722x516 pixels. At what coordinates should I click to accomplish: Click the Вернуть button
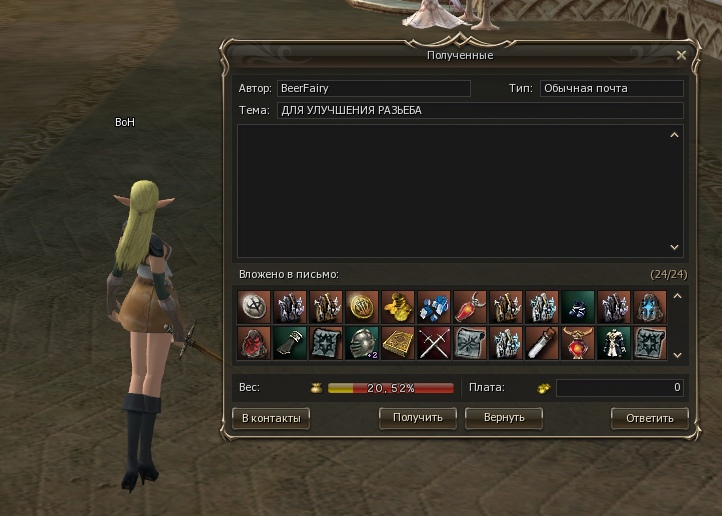(x=509, y=417)
